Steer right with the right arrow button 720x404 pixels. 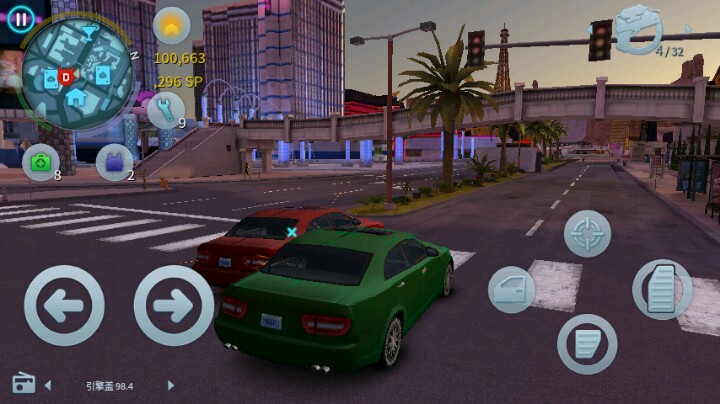click(x=174, y=306)
